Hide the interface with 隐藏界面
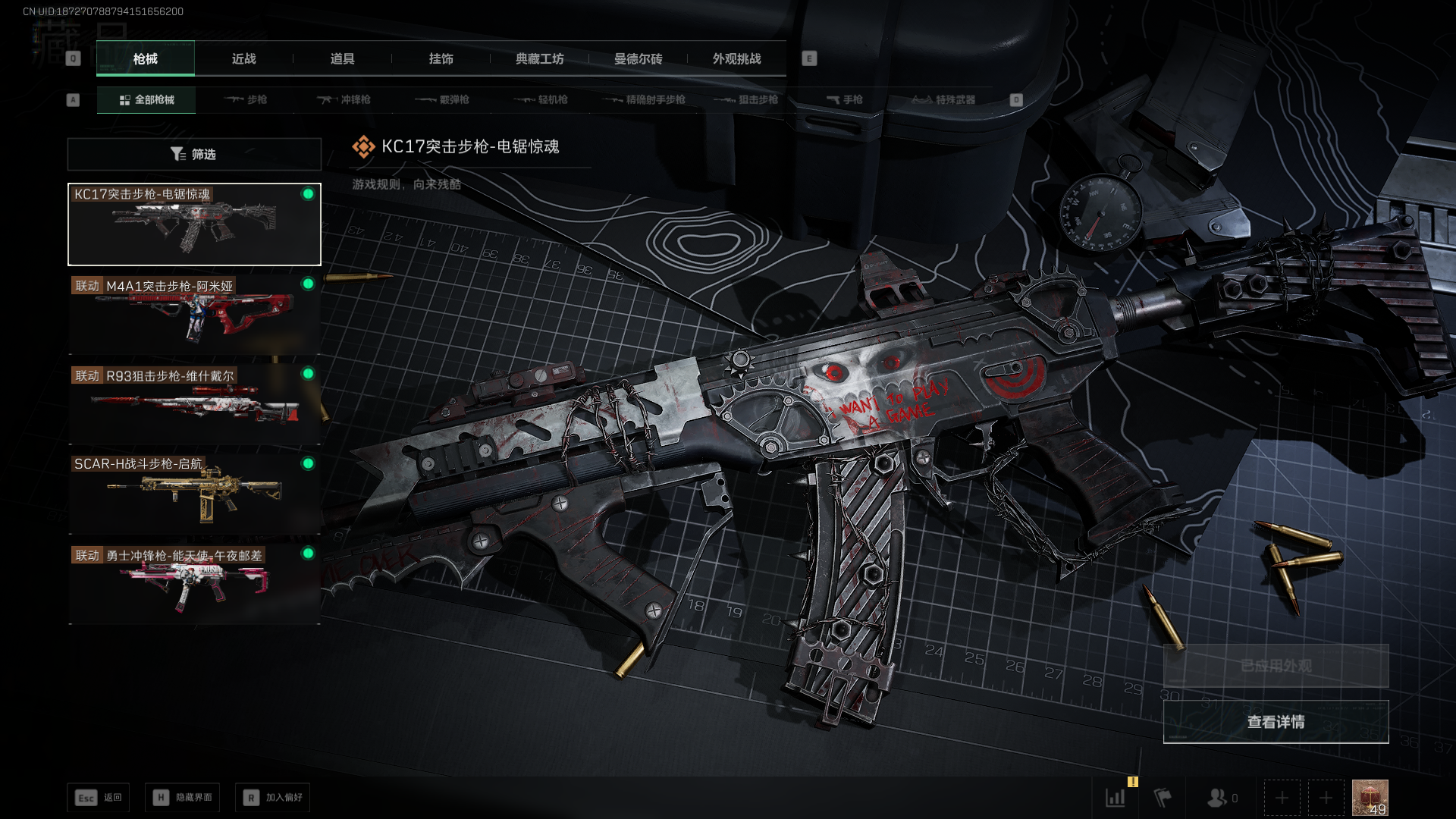This screenshot has width=1456, height=819. click(183, 798)
